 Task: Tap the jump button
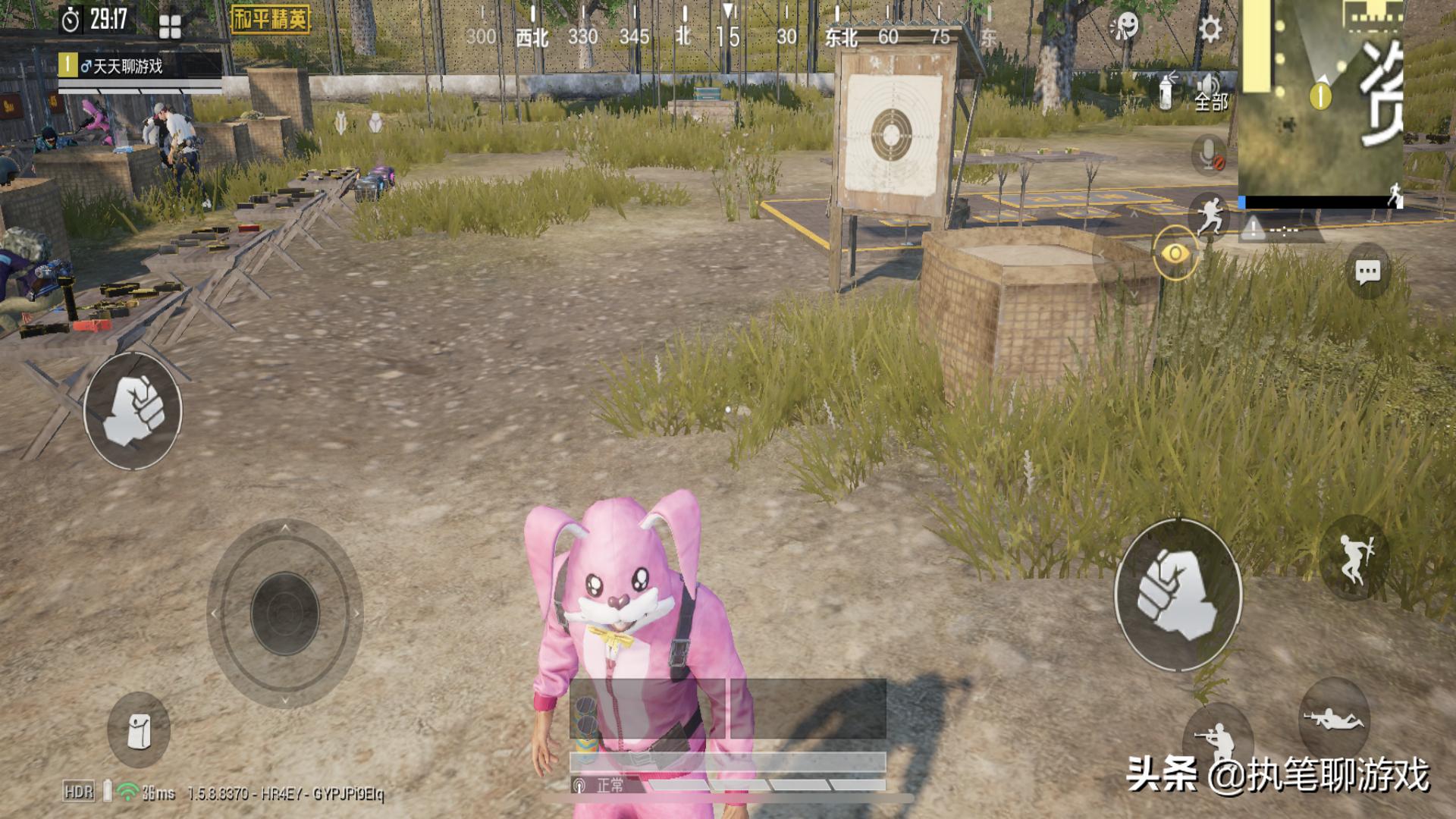pyautogui.click(x=1355, y=557)
